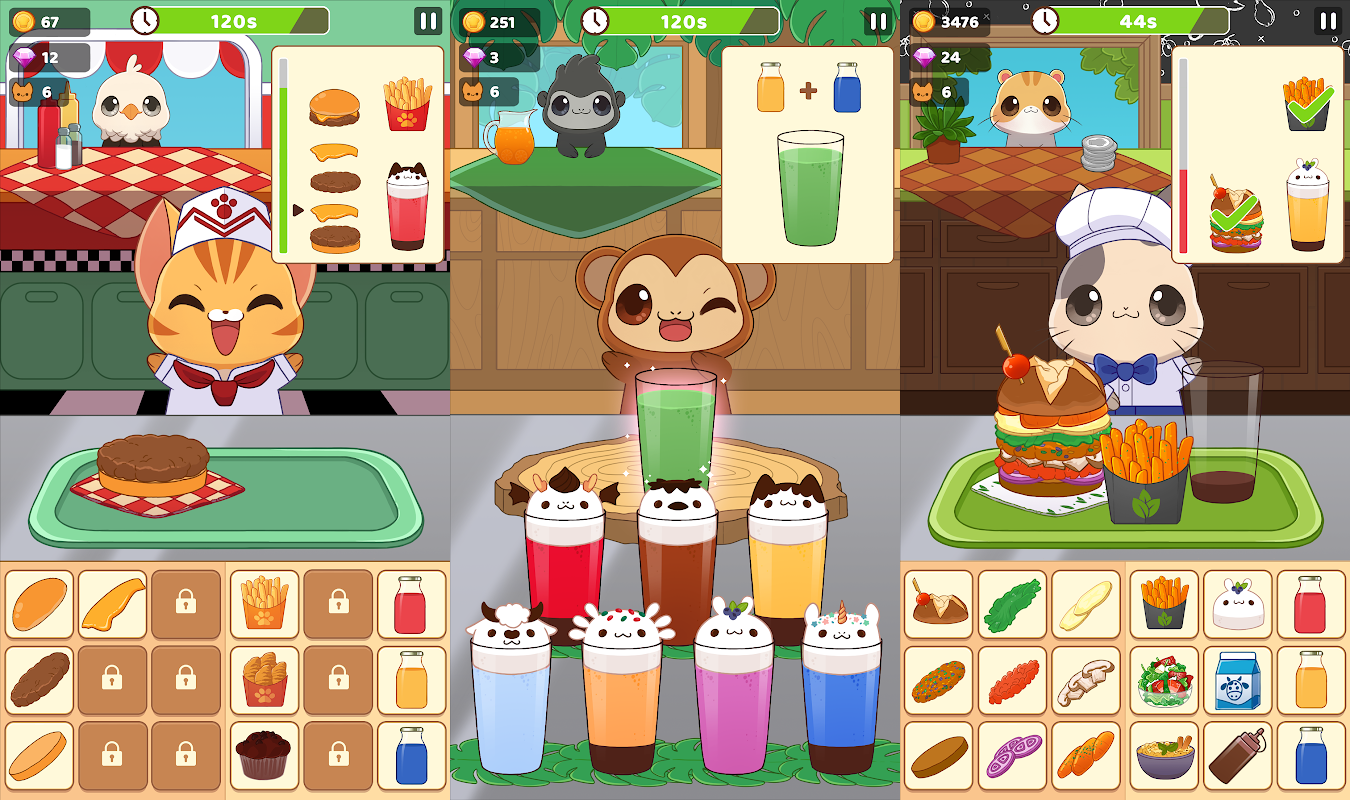Screen dimensions: 1350x800
Task: Select the blue milk carton
Action: tap(1237, 679)
